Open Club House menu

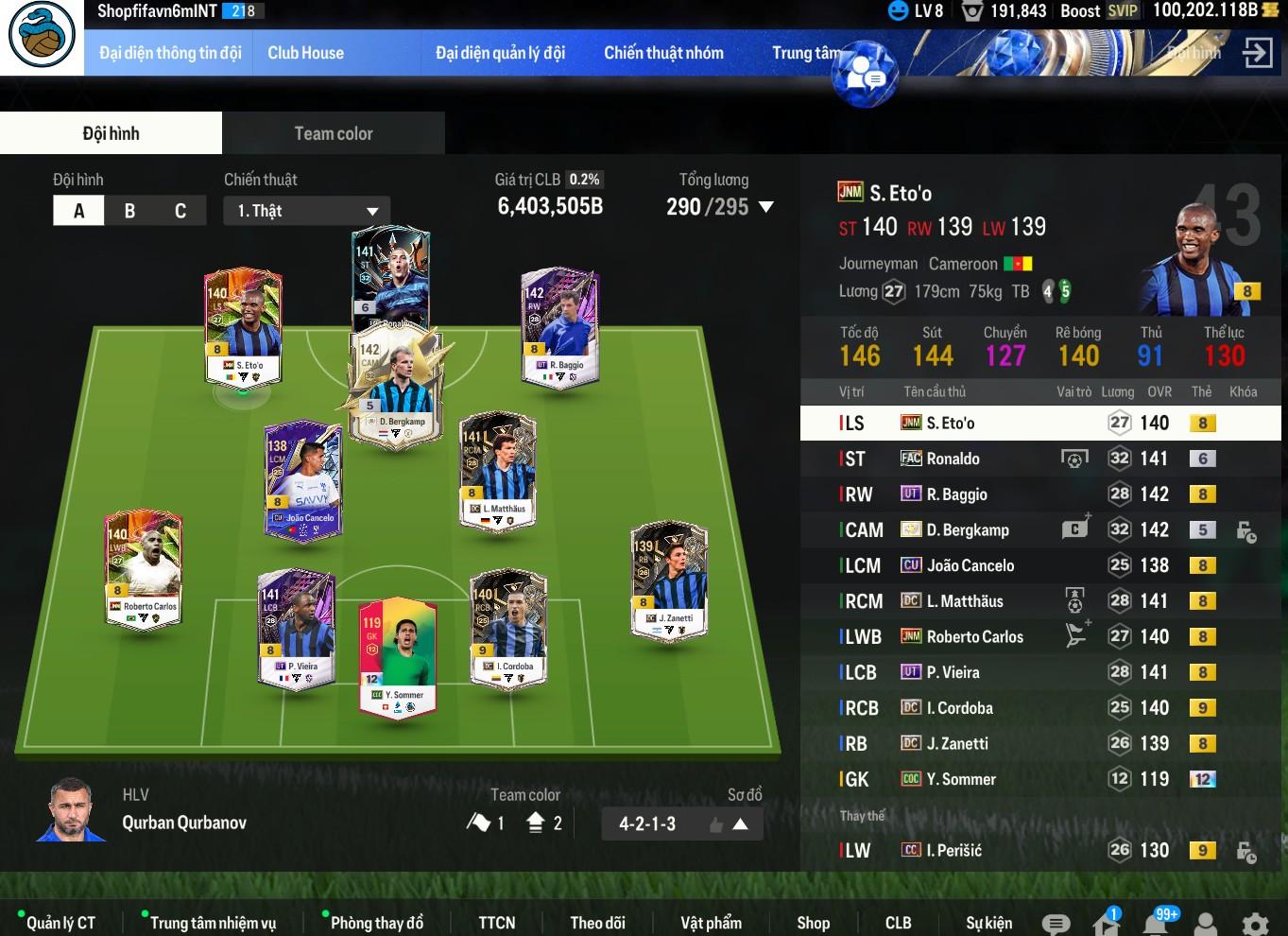[305, 53]
